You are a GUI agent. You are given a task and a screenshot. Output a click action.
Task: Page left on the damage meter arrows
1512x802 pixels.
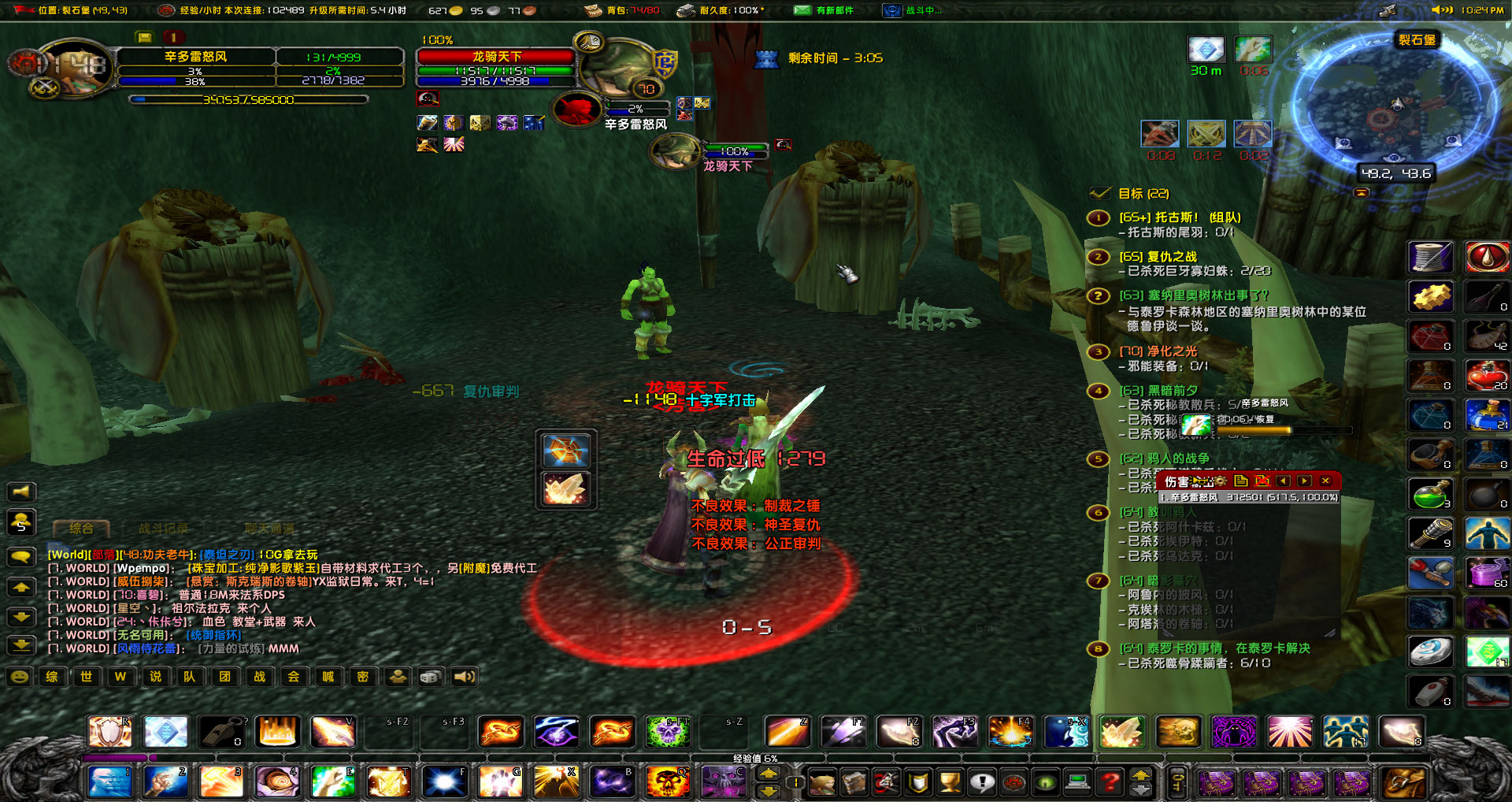(1283, 481)
